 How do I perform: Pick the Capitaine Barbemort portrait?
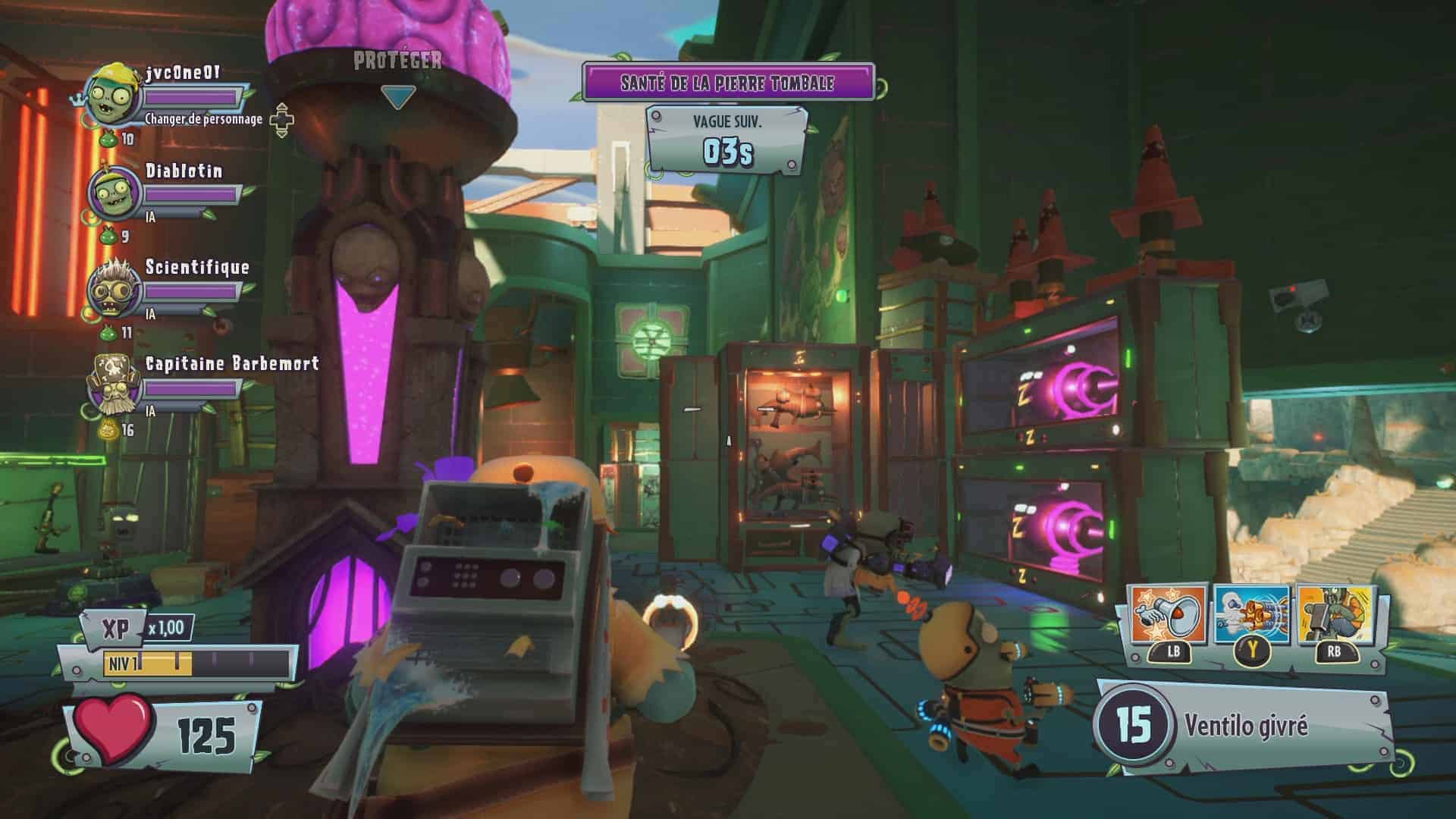[114, 387]
